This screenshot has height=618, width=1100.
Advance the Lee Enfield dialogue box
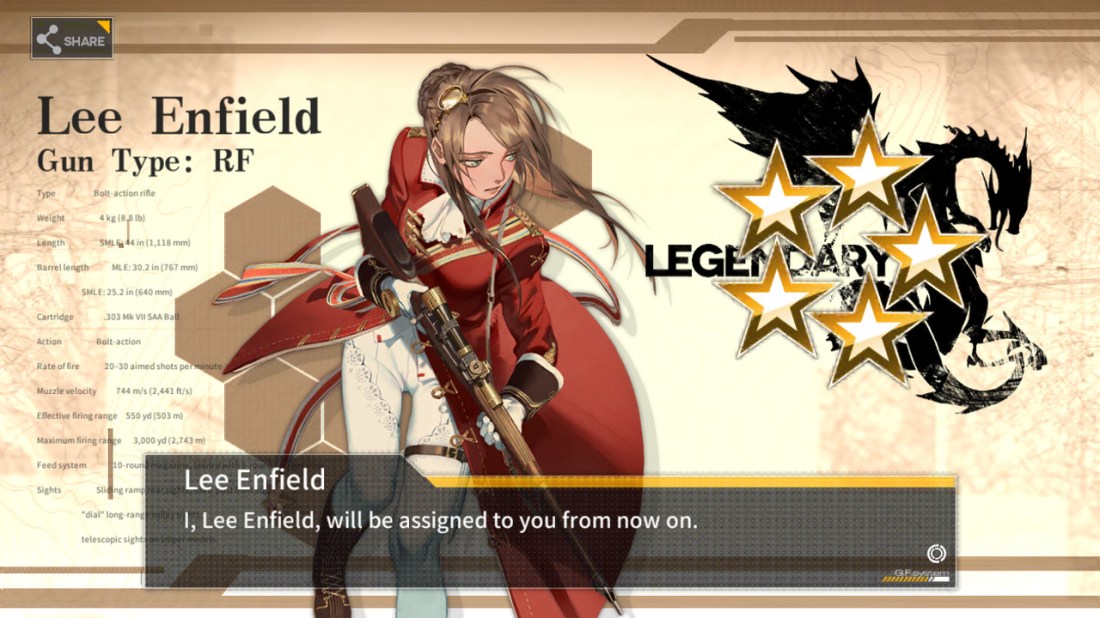[x=548, y=522]
